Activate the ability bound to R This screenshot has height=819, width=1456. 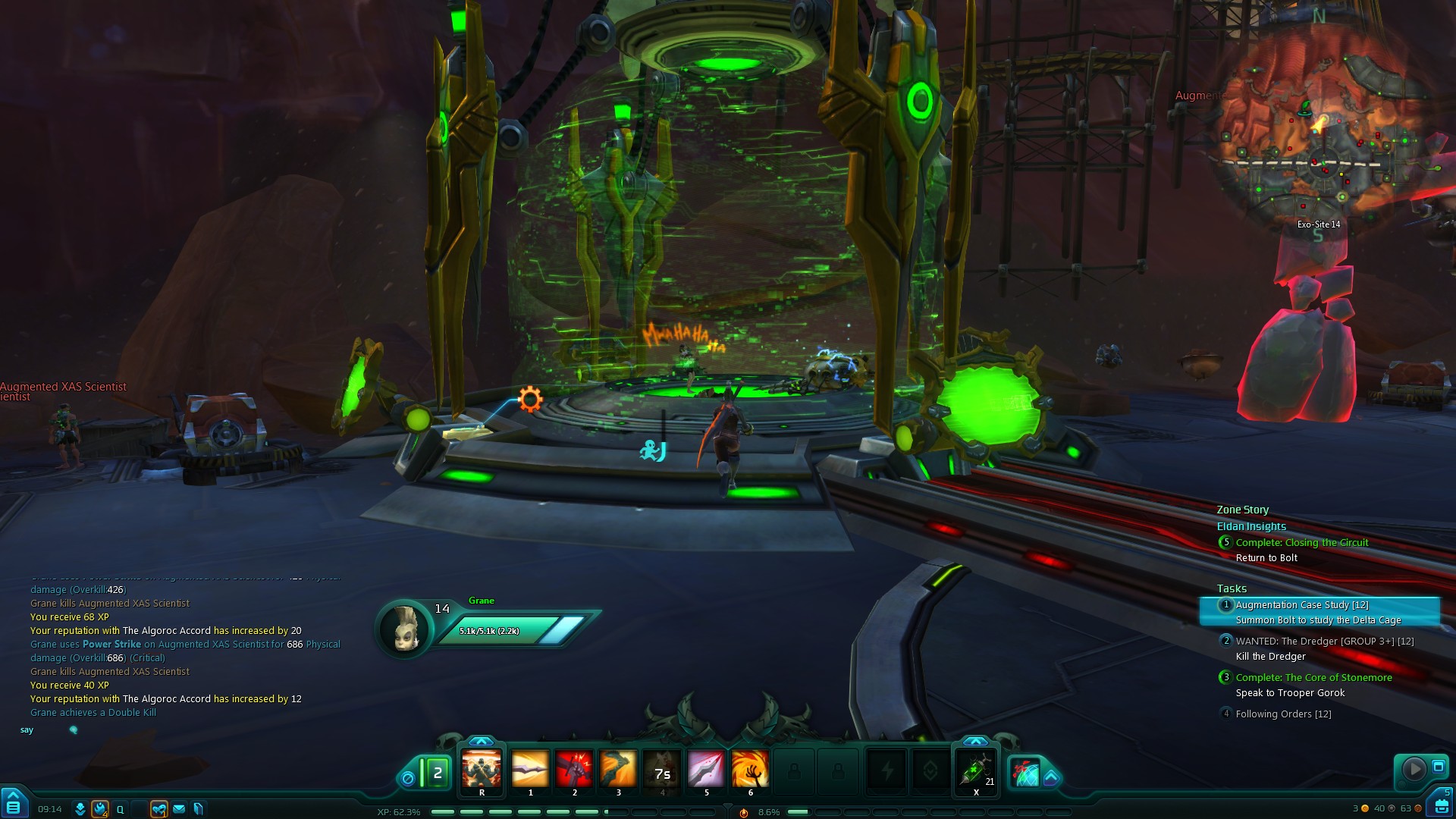[x=482, y=770]
